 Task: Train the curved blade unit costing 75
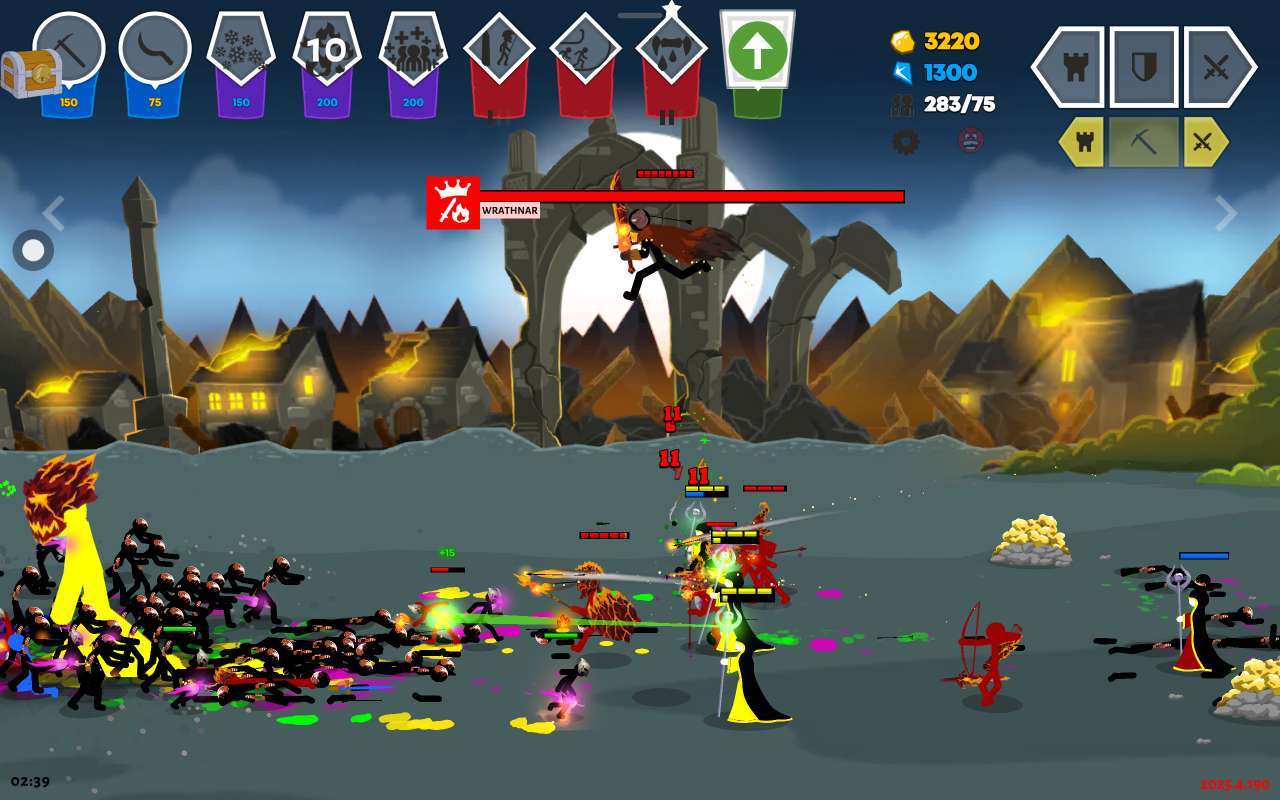point(154,50)
